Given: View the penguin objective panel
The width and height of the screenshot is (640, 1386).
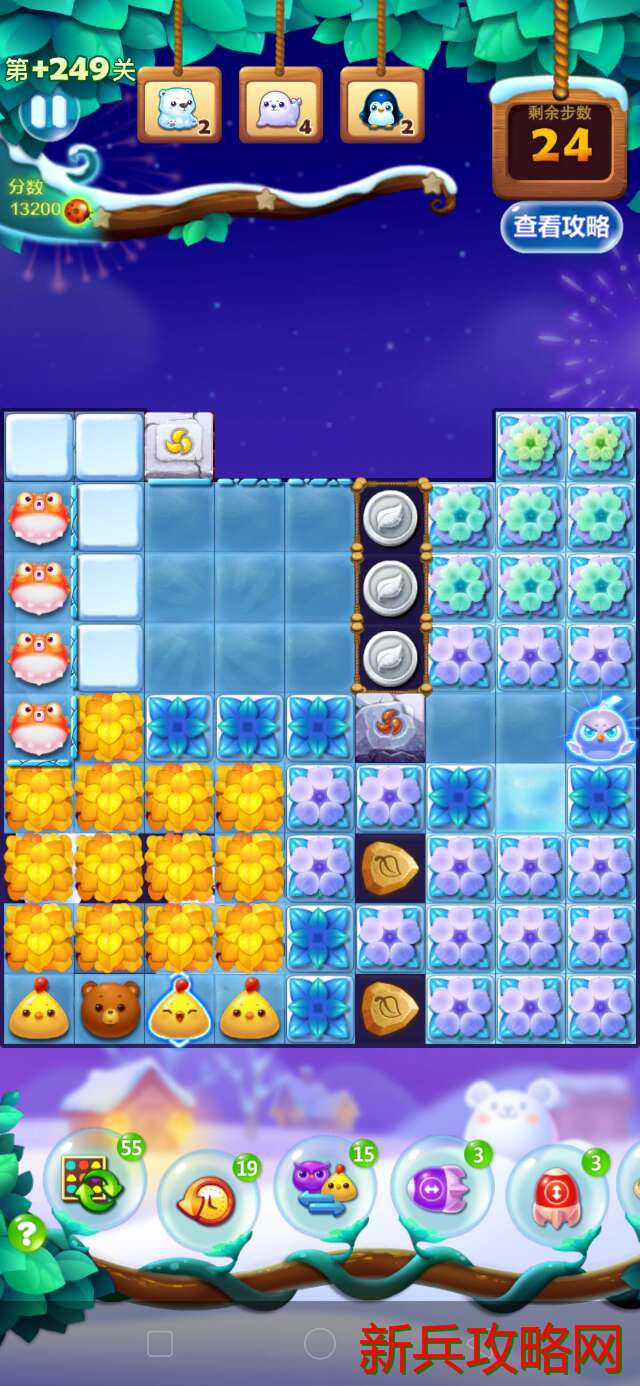Looking at the screenshot, I should tap(382, 105).
